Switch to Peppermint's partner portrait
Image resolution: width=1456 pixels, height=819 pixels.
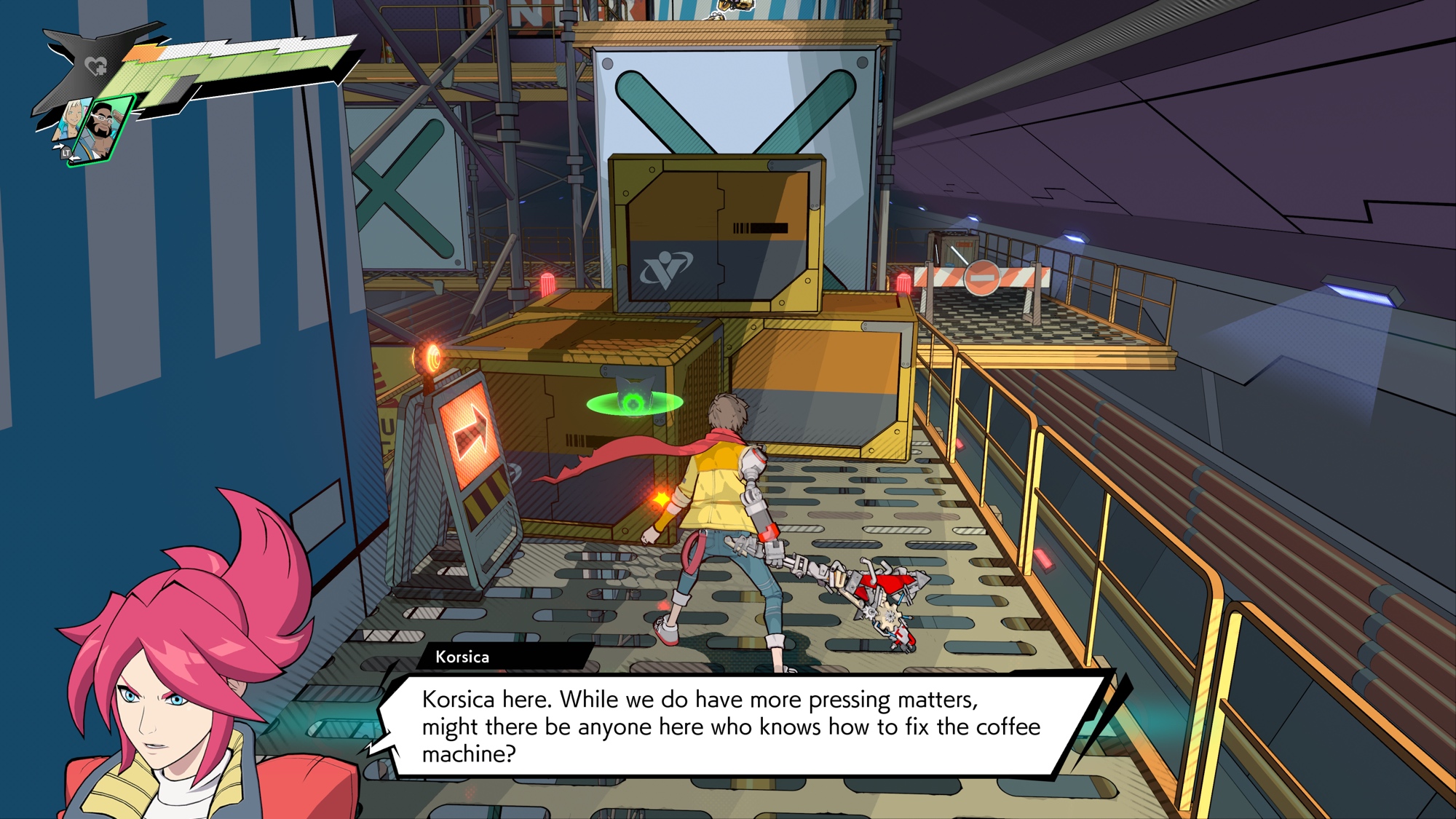pos(73,120)
